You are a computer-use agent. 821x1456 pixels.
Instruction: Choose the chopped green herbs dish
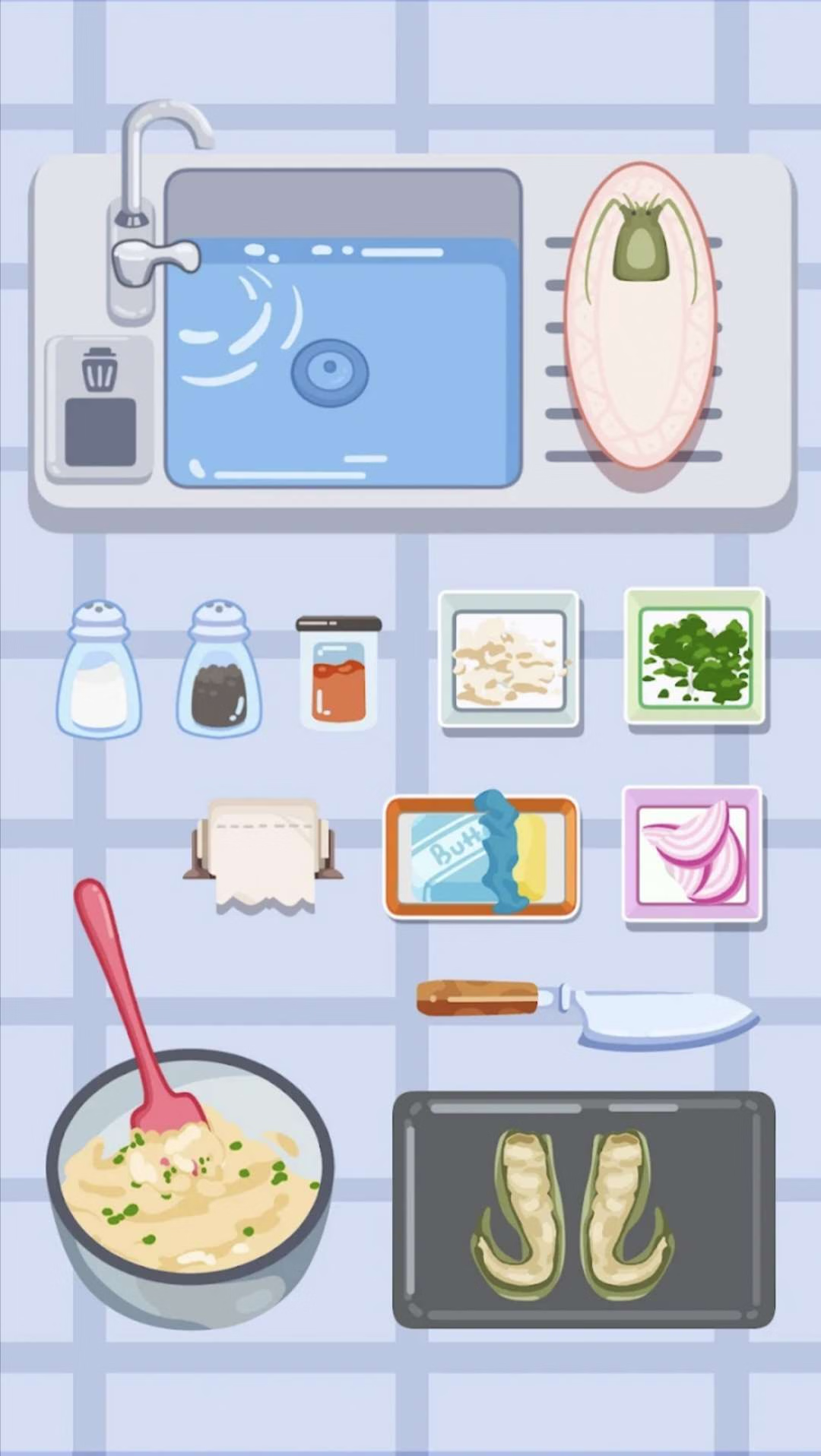pos(694,657)
